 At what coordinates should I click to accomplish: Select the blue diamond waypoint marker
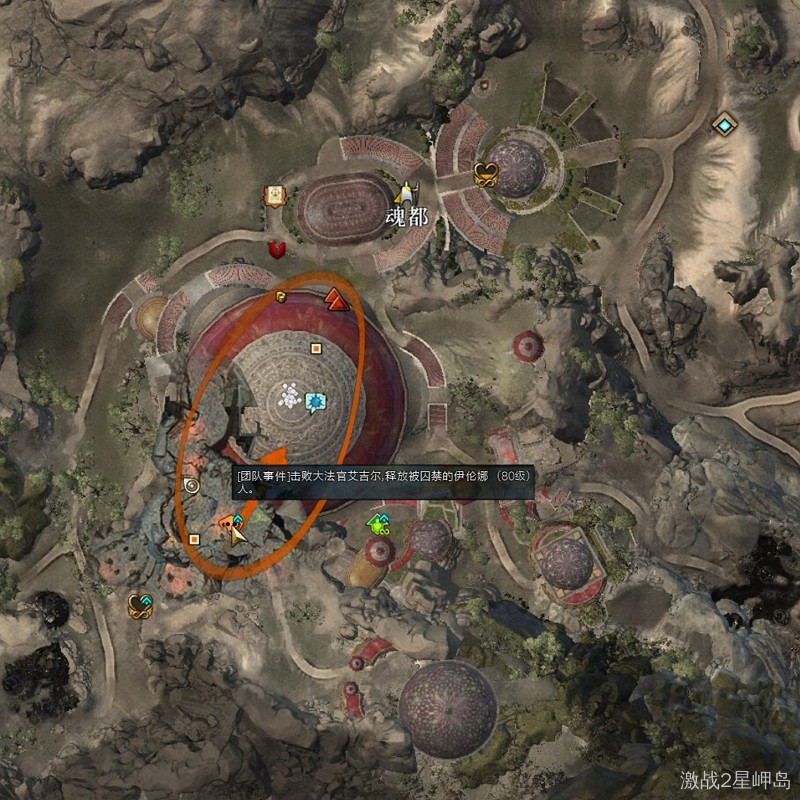click(x=723, y=124)
